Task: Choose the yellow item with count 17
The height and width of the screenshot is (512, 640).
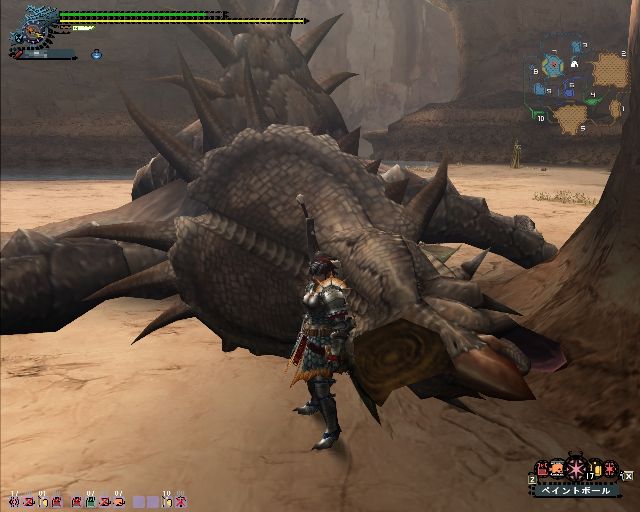Action: coord(596,470)
